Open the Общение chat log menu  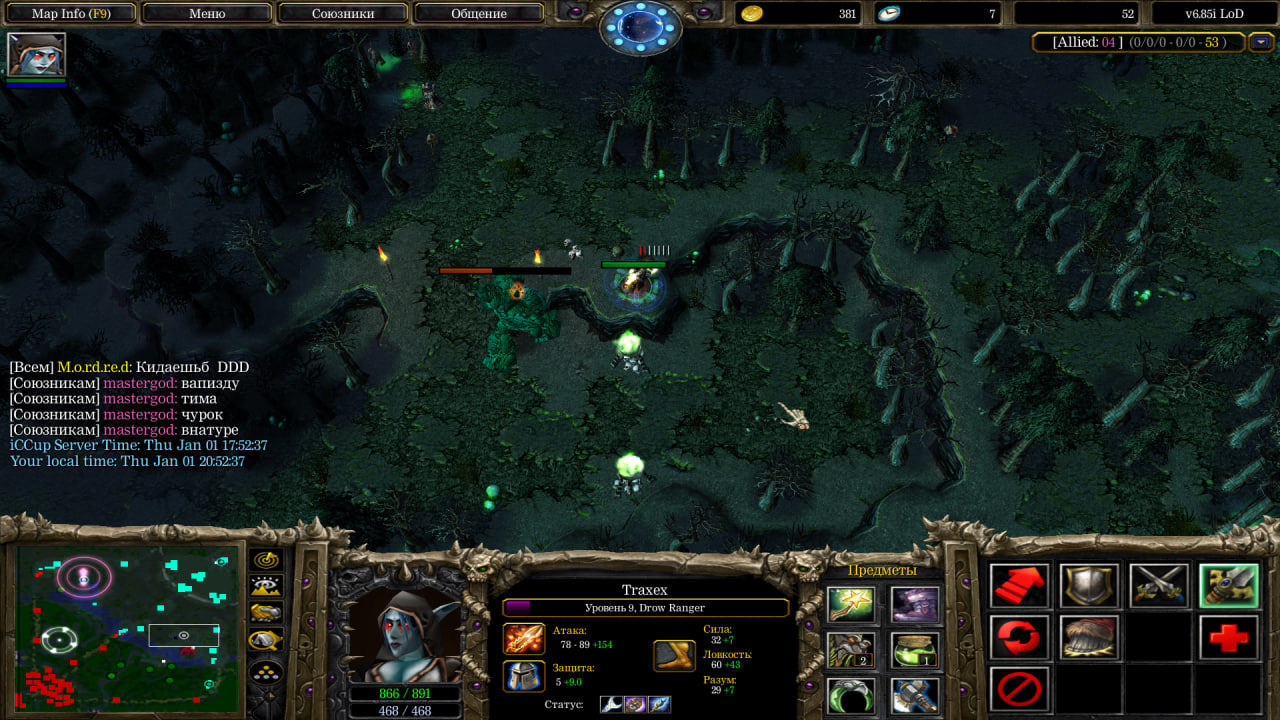pos(479,13)
